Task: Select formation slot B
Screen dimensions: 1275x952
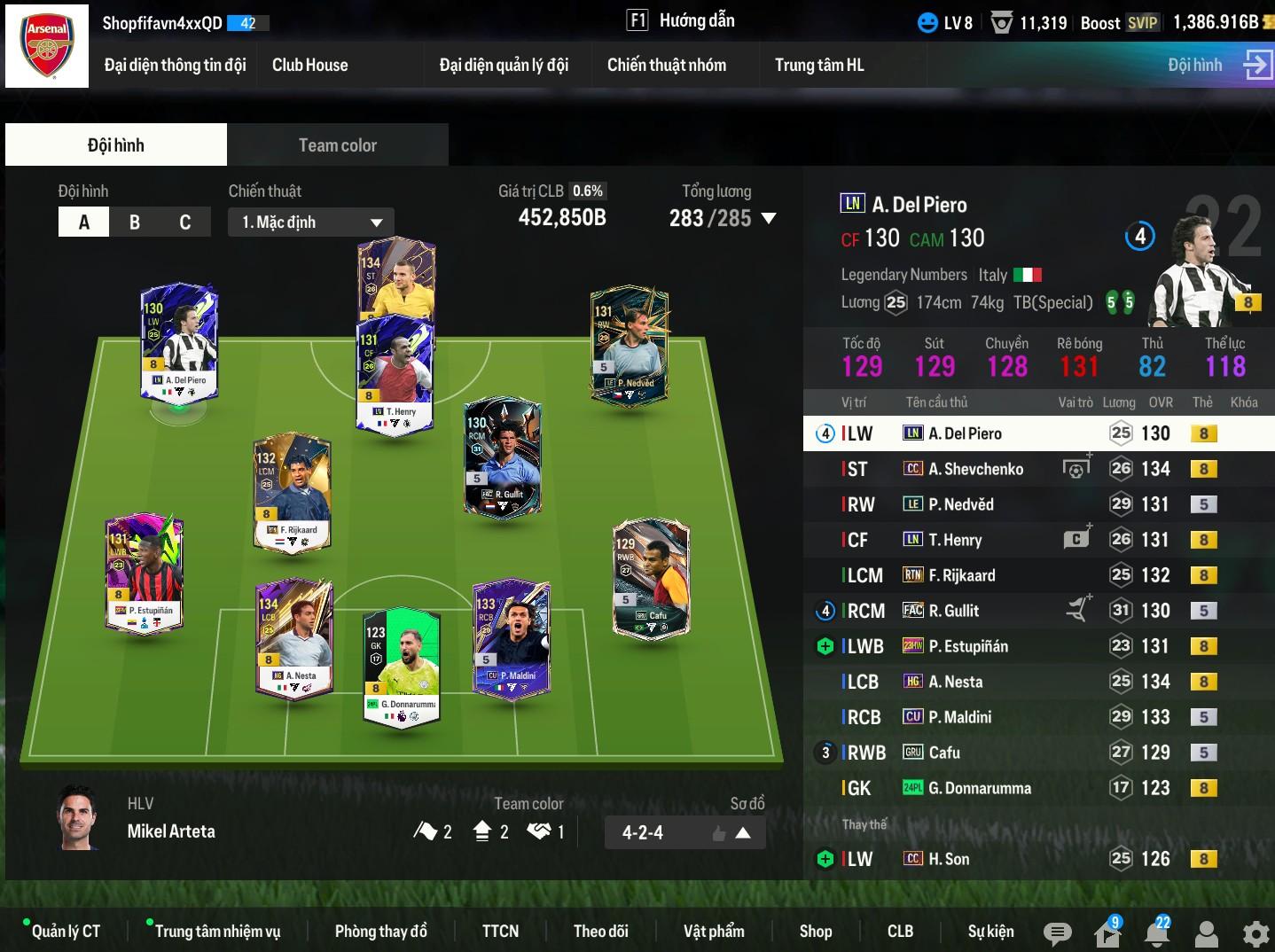Action: click(135, 222)
